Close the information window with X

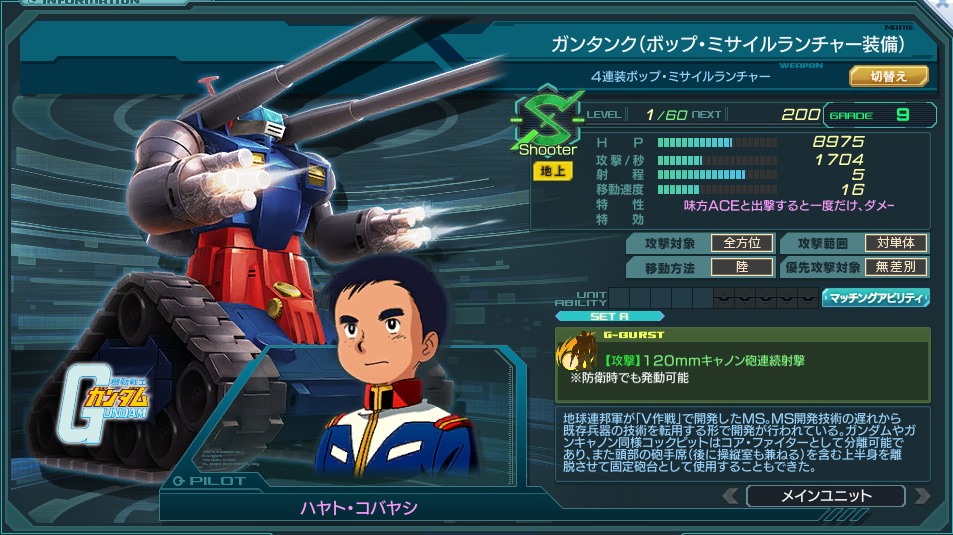click(942, 5)
